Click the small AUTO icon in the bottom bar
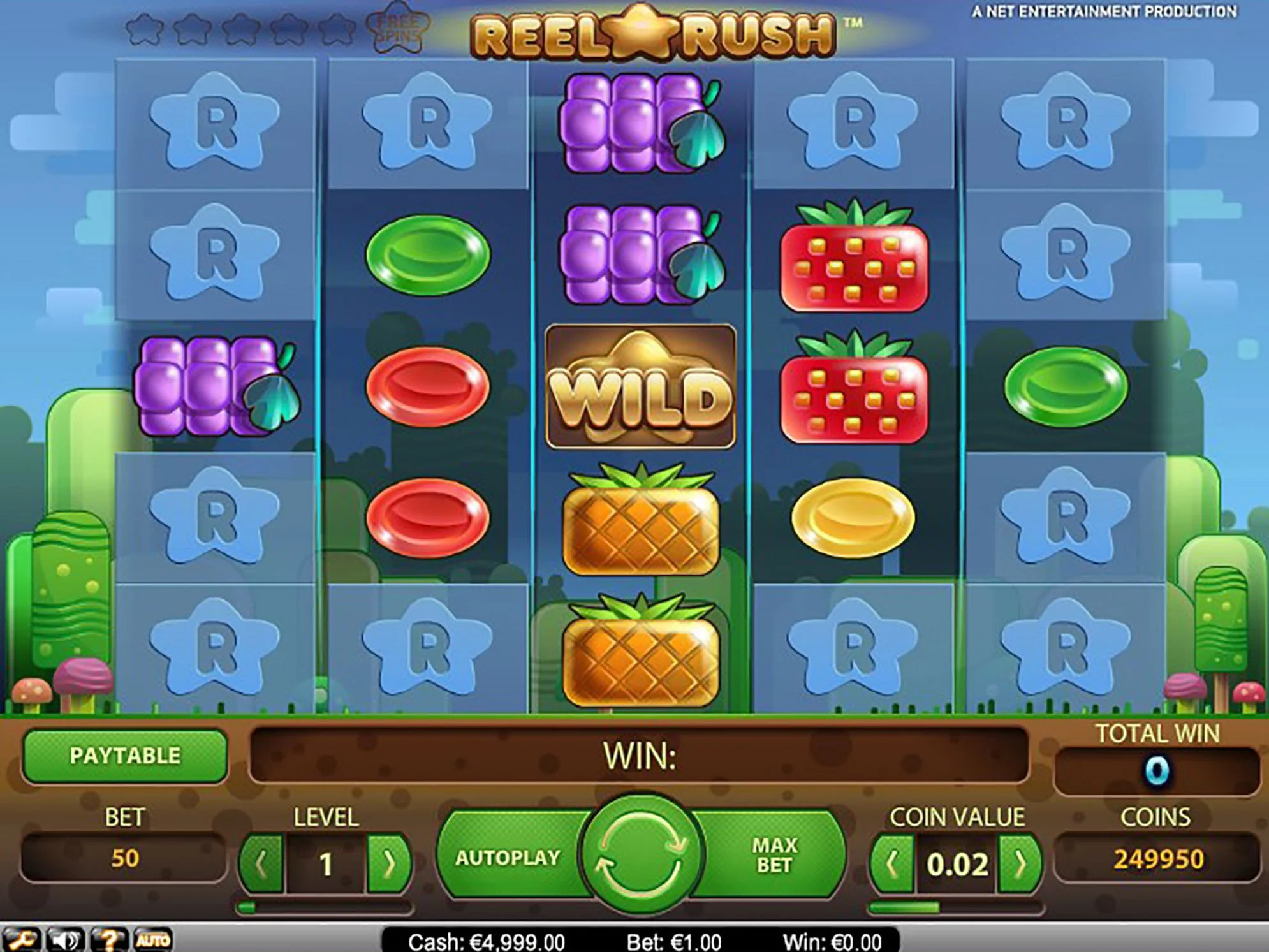Viewport: 1269px width, 952px height. point(153,940)
